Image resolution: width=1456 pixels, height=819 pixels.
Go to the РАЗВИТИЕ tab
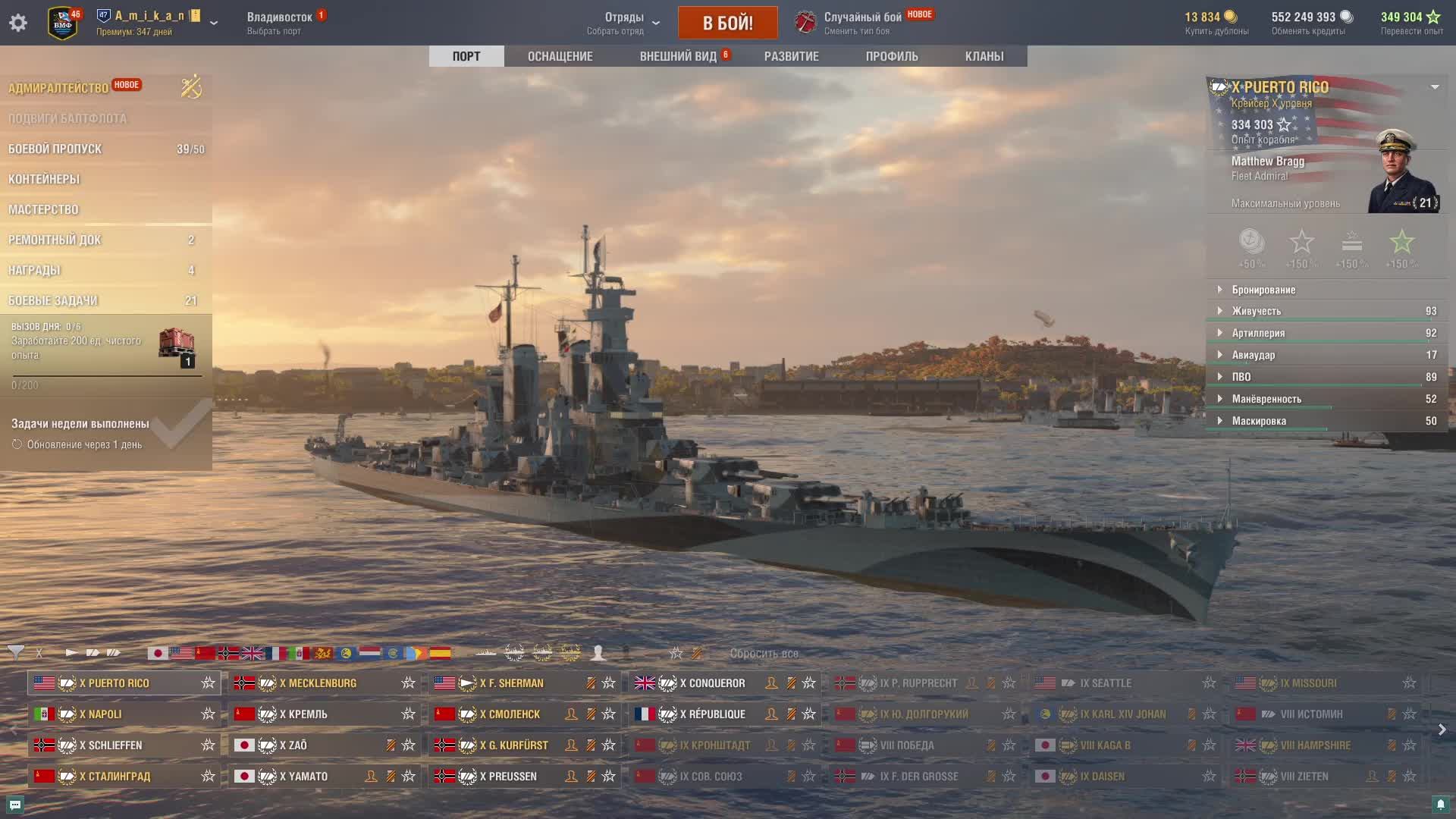(x=791, y=56)
